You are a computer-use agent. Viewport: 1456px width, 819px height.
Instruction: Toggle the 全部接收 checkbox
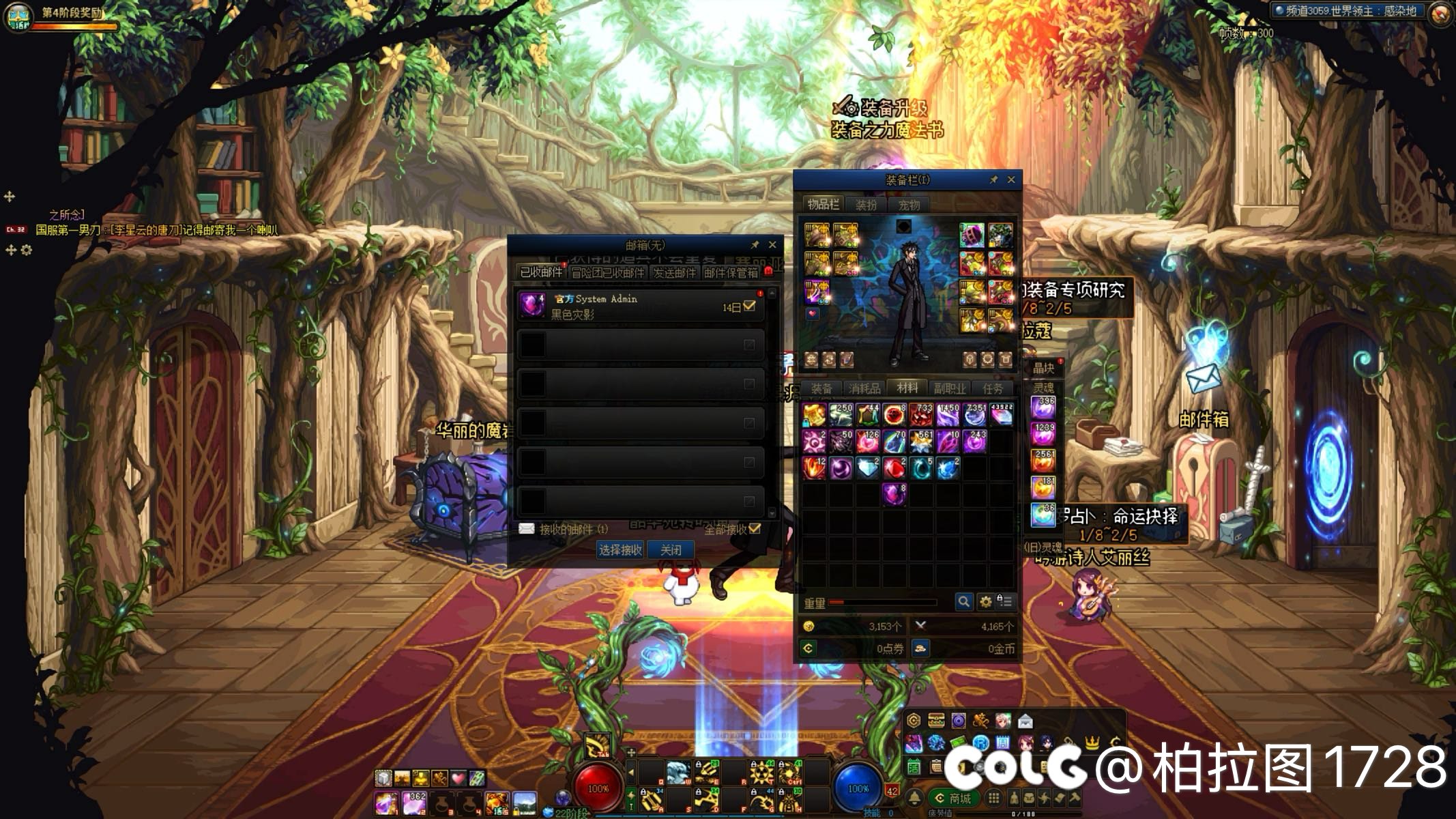point(755,529)
